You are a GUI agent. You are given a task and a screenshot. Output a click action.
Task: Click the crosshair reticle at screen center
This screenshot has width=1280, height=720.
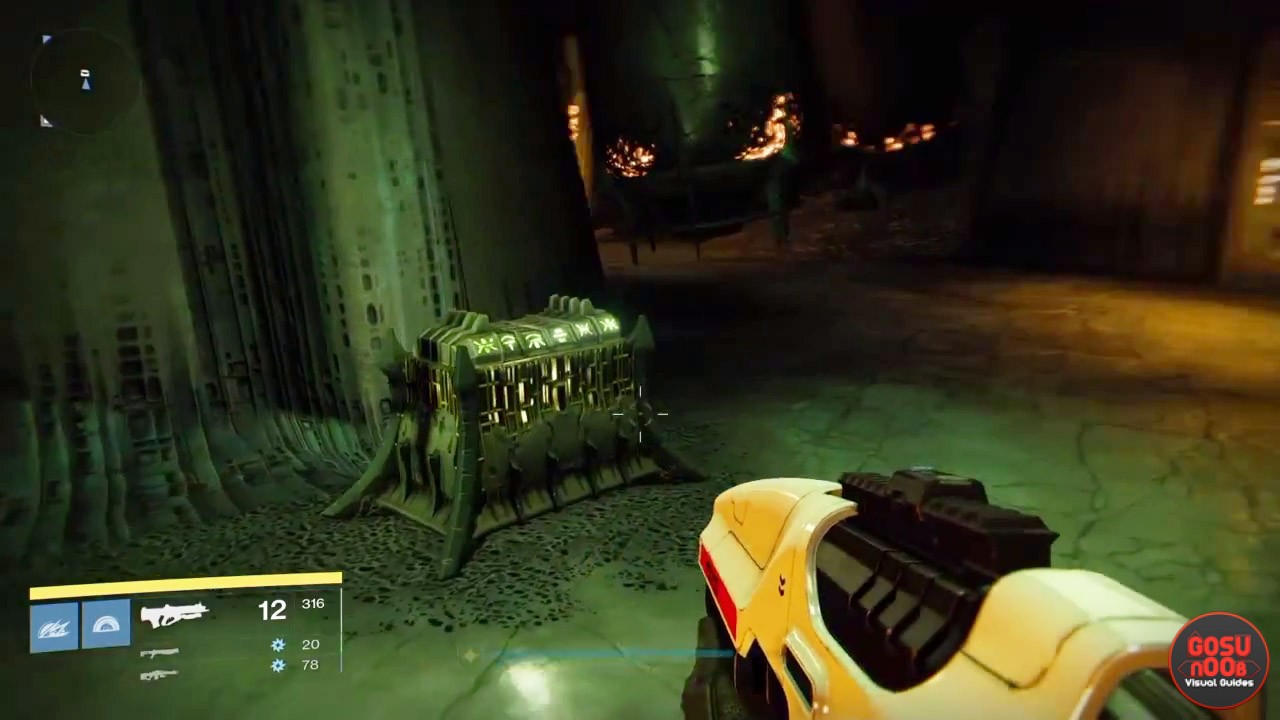click(640, 415)
